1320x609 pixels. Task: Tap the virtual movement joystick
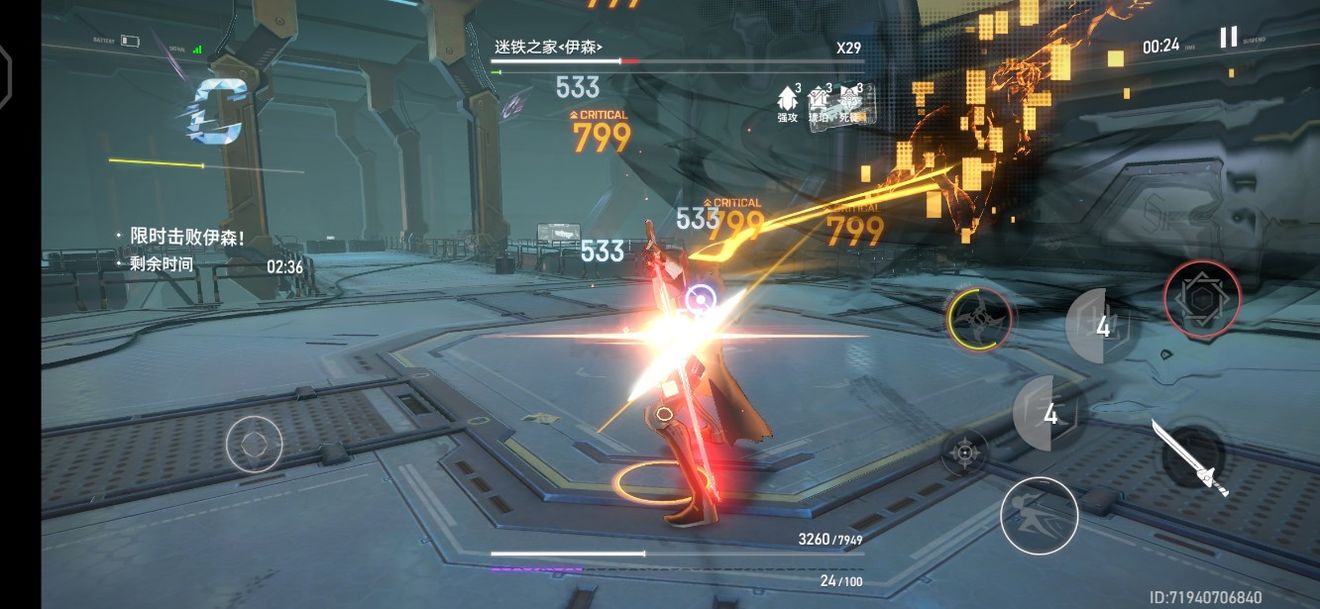click(x=254, y=444)
